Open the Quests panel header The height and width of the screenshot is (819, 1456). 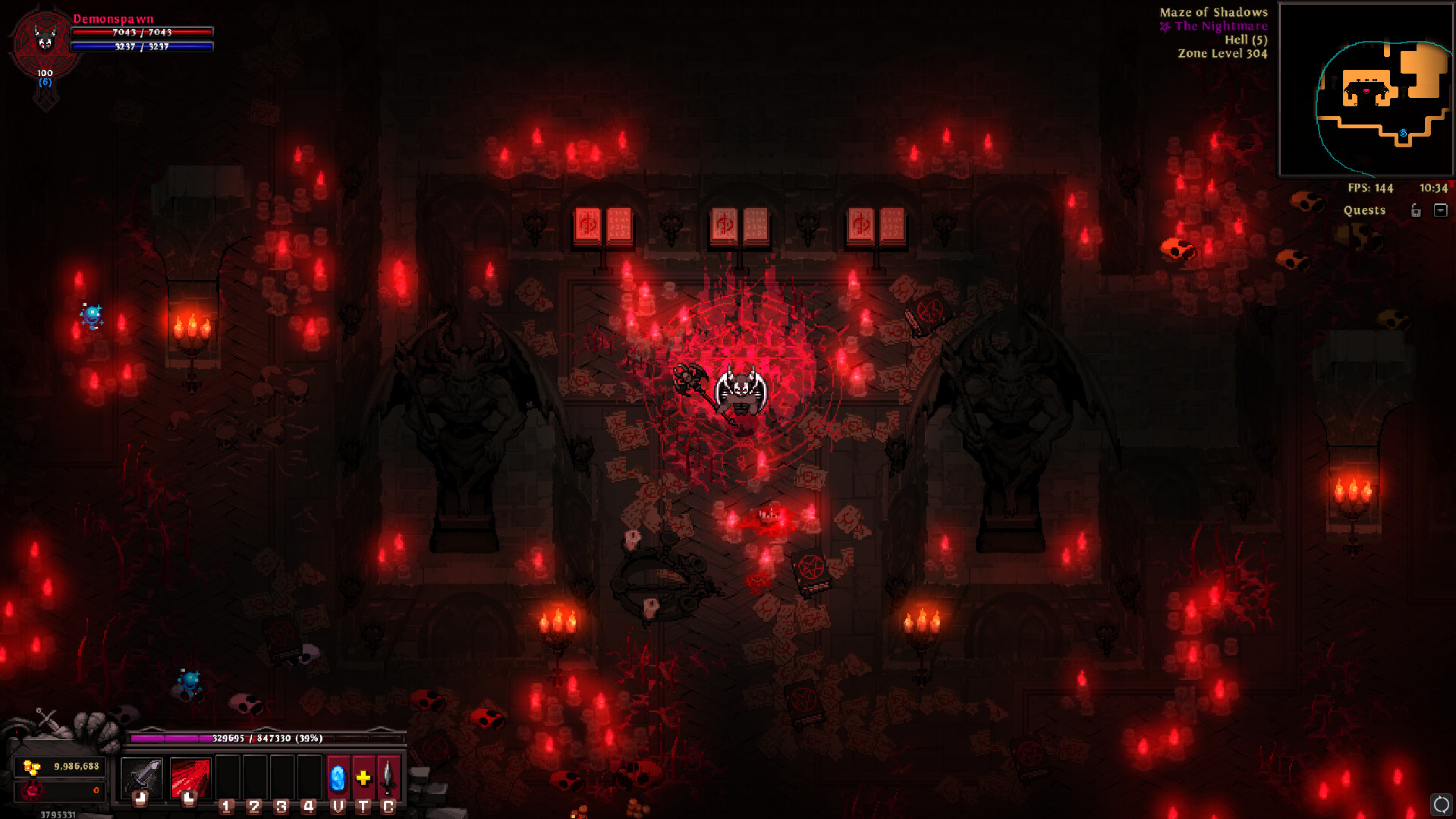coord(1363,210)
